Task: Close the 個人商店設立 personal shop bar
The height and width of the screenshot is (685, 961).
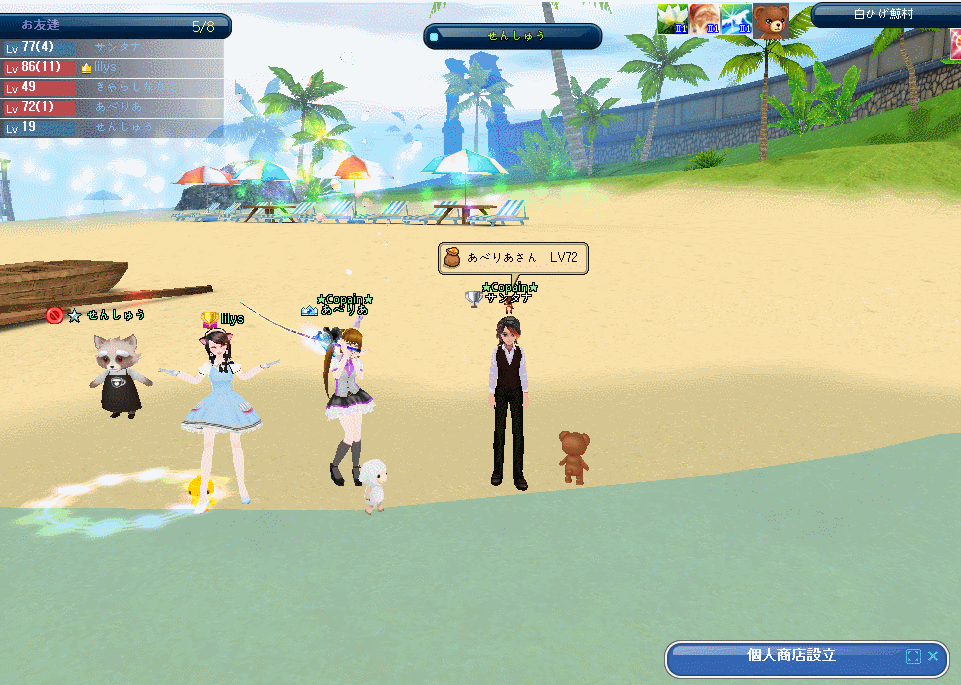Action: click(933, 656)
